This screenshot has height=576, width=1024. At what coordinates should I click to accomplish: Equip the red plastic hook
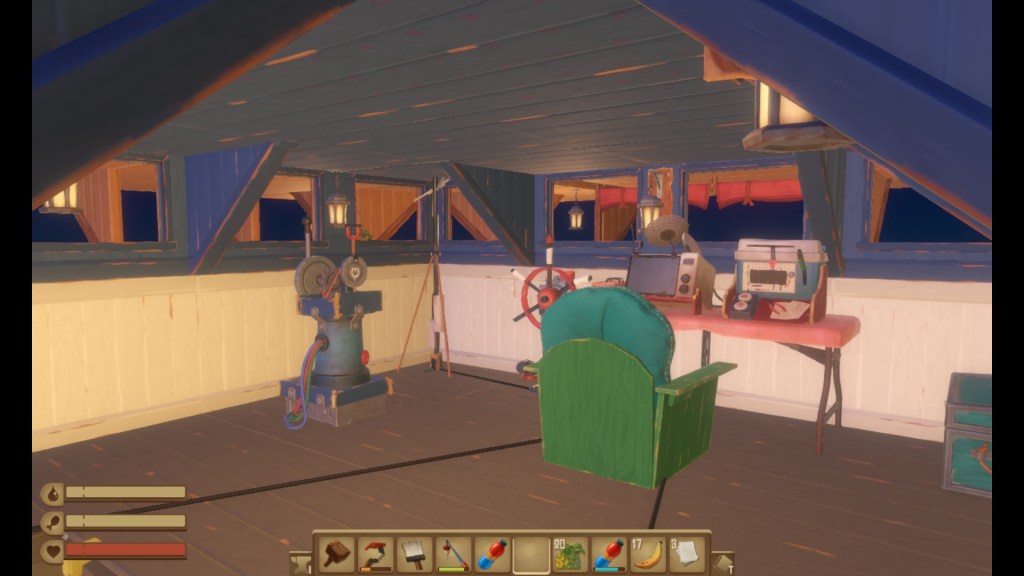point(376,554)
